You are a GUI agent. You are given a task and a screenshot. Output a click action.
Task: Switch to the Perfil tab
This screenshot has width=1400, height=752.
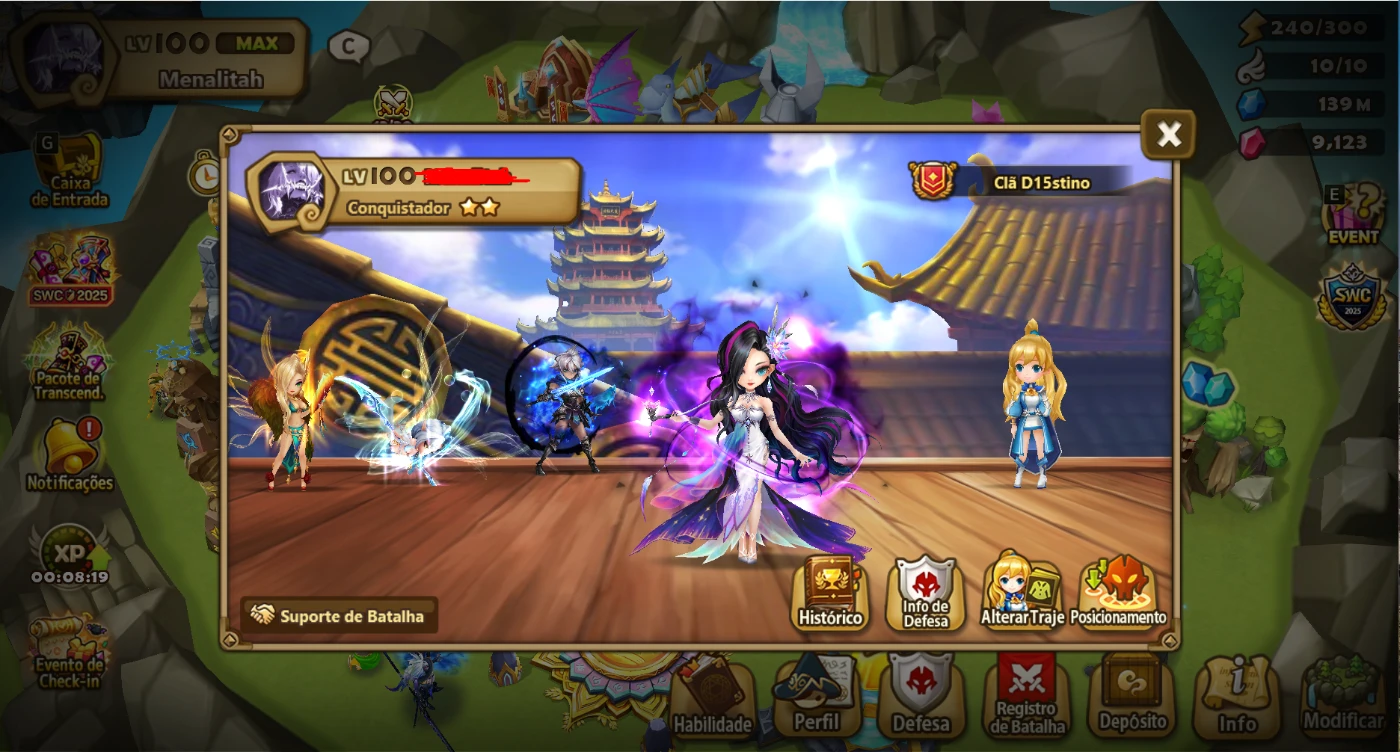coord(817,700)
